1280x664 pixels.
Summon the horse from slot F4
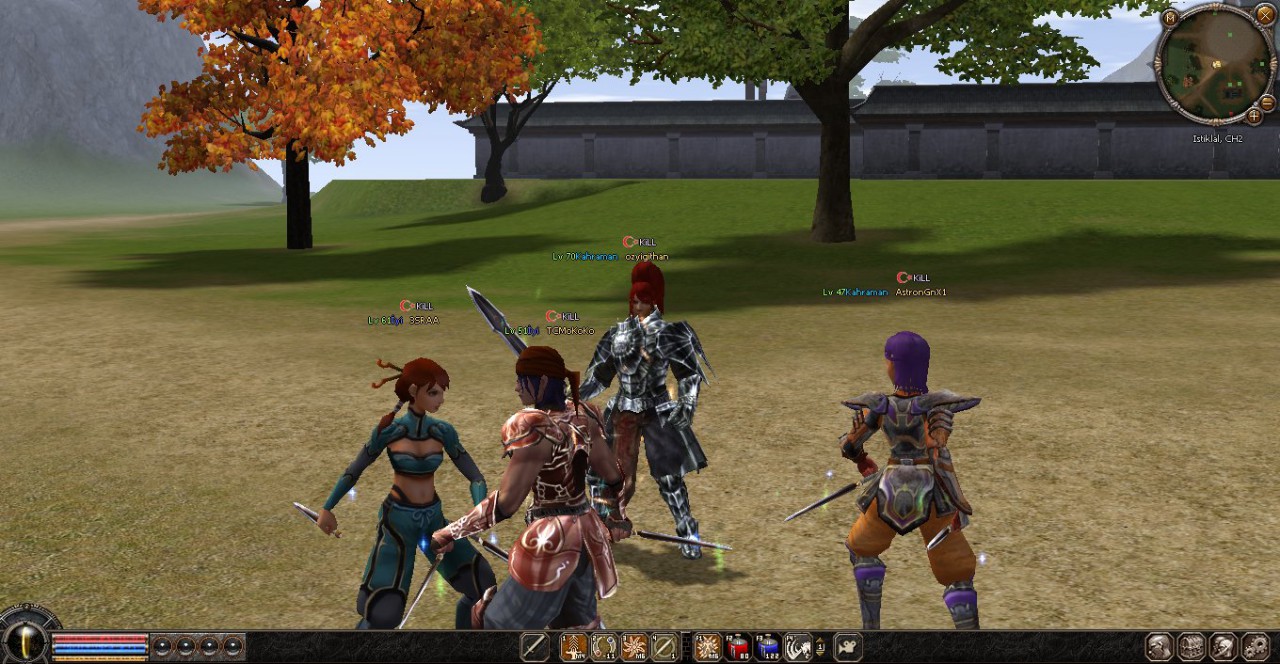point(798,647)
